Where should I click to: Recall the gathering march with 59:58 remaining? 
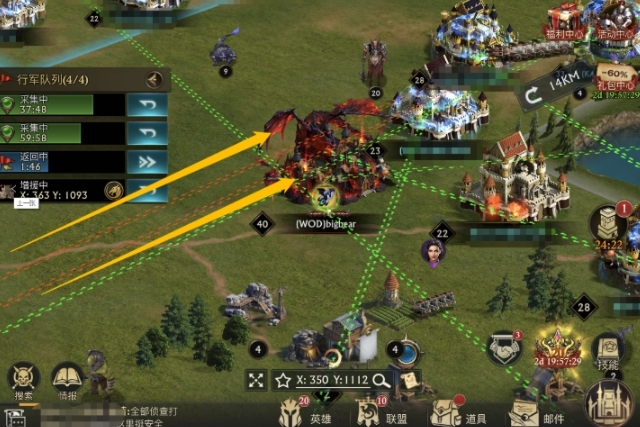pos(147,132)
